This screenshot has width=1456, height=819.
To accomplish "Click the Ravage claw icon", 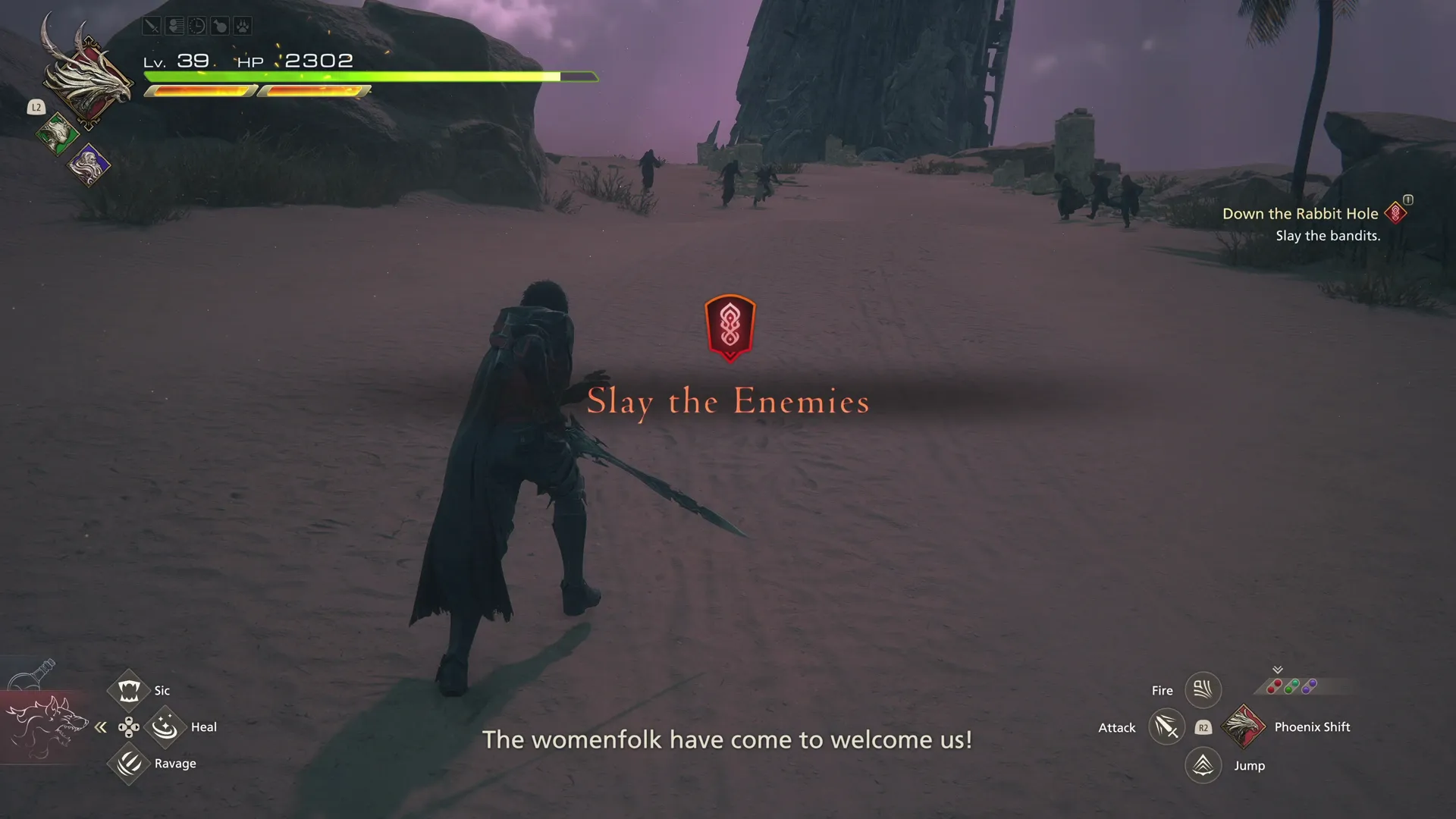I will click(x=129, y=764).
